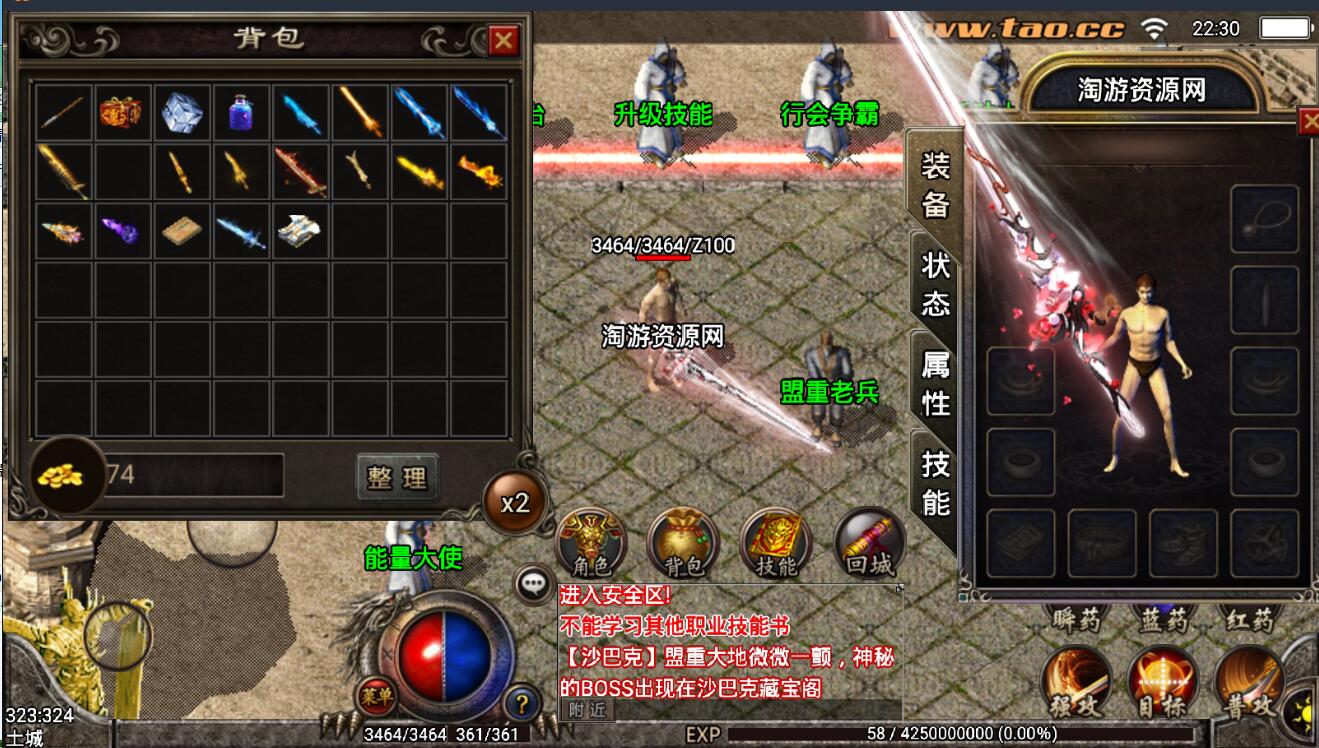Screen dimensions: 1319x748
Task: Select the purple potion bottle slot
Action: [x=241, y=112]
